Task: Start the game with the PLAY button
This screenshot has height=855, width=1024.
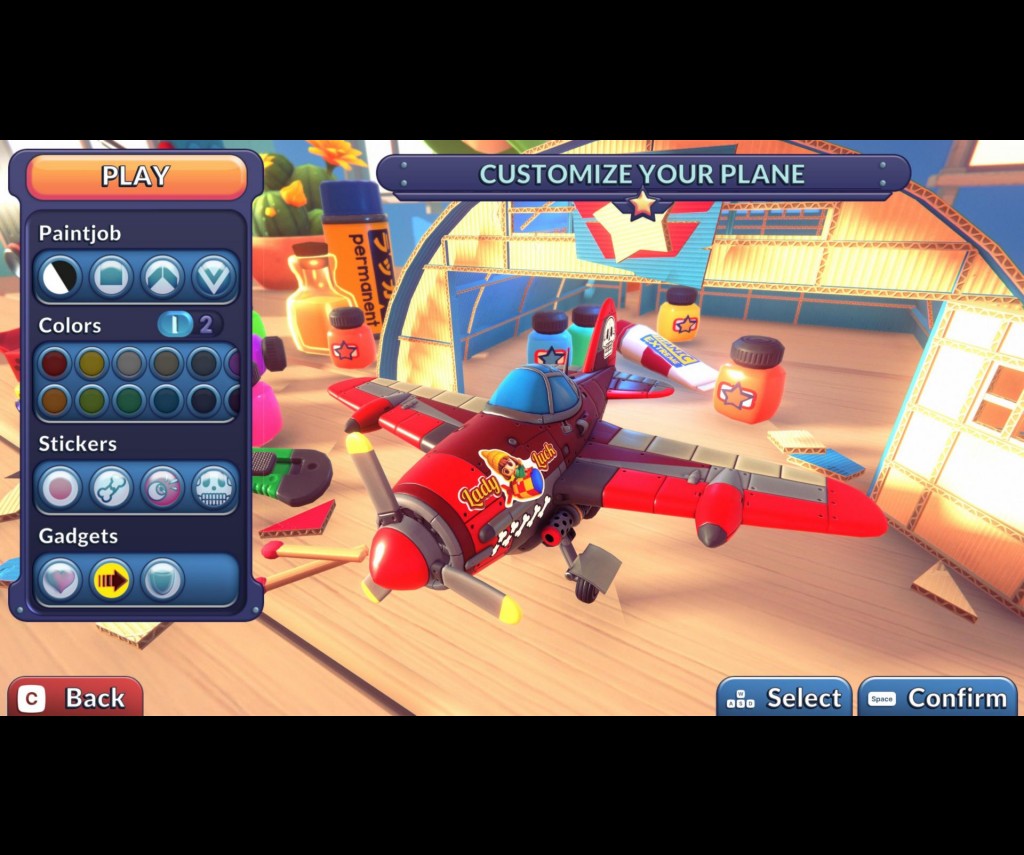Action: point(136,177)
